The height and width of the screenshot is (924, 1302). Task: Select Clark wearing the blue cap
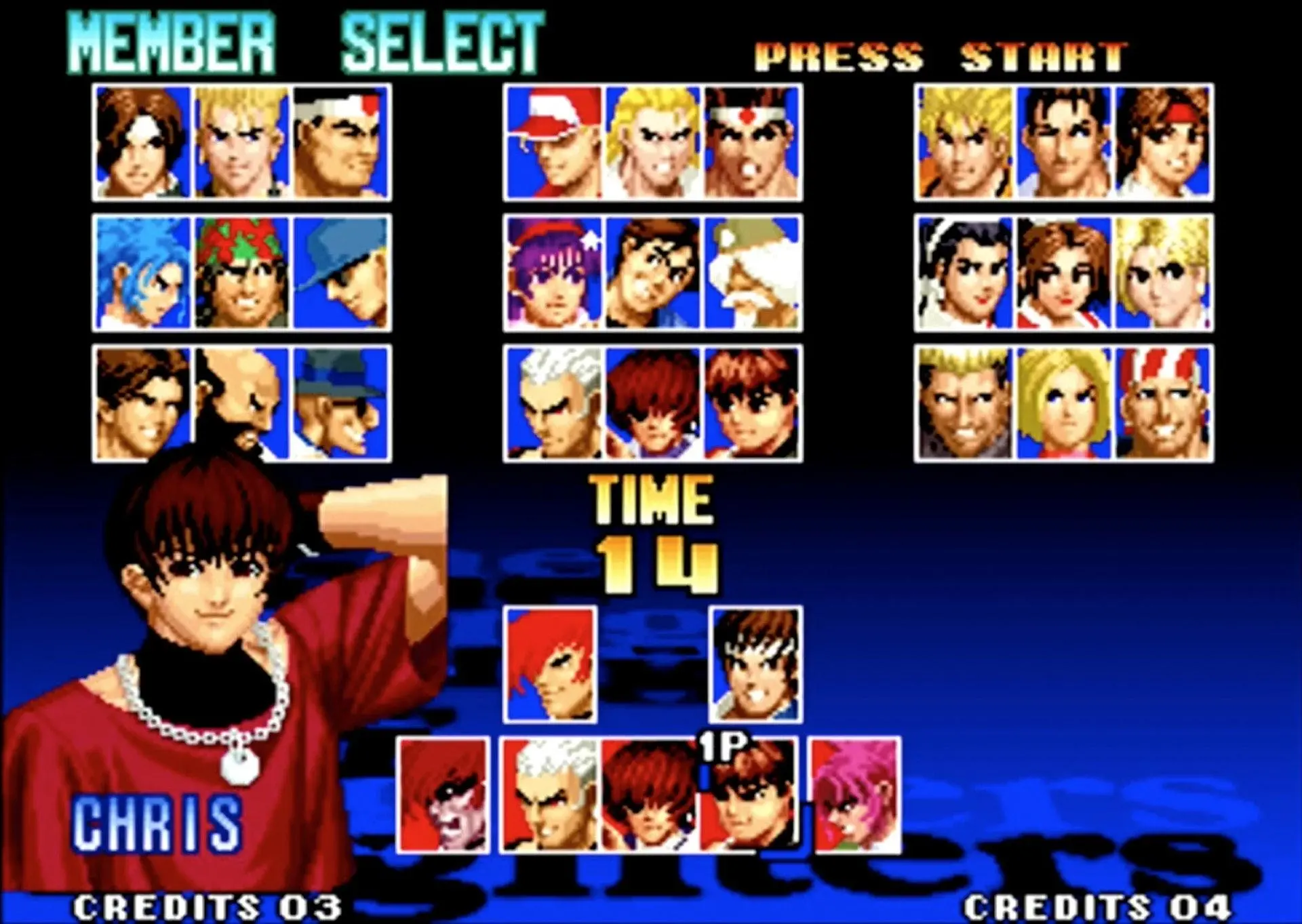340,273
